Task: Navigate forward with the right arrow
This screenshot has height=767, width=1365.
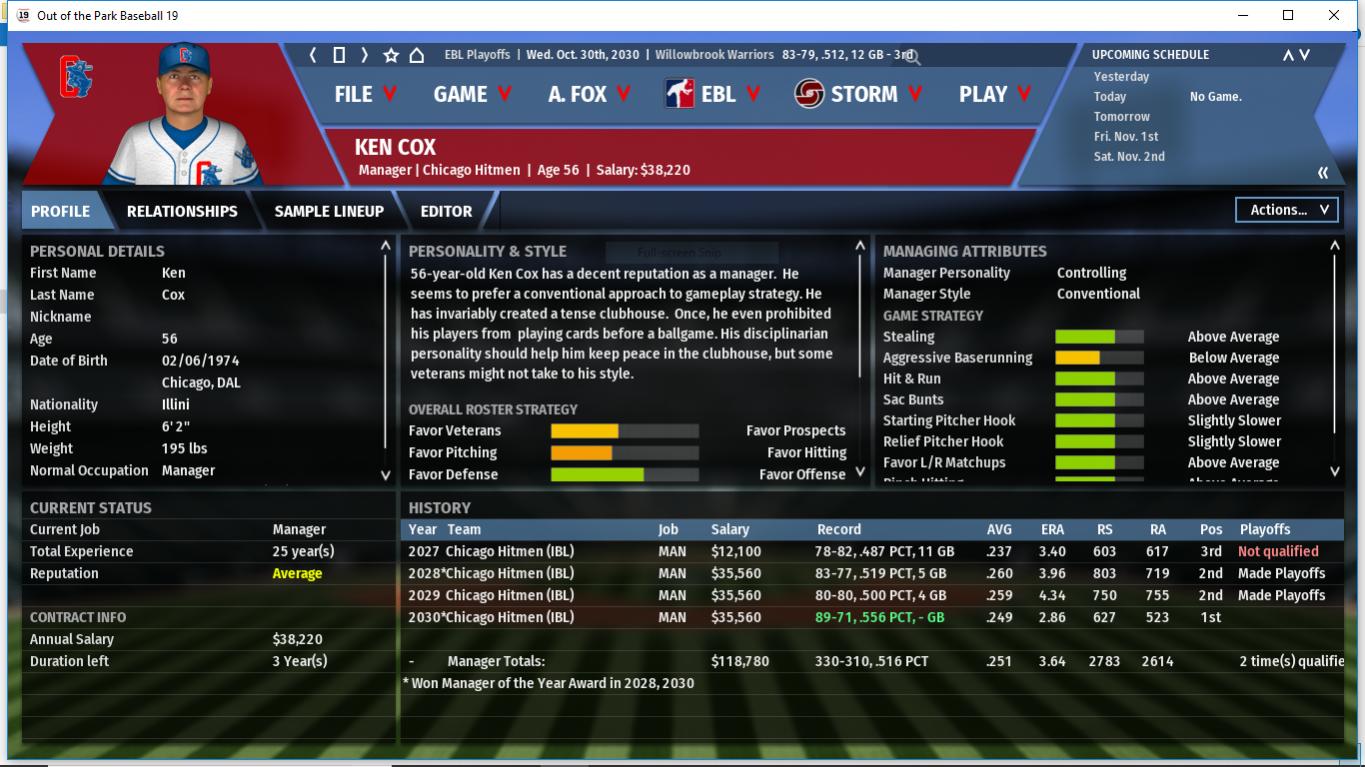Action: 365,55
